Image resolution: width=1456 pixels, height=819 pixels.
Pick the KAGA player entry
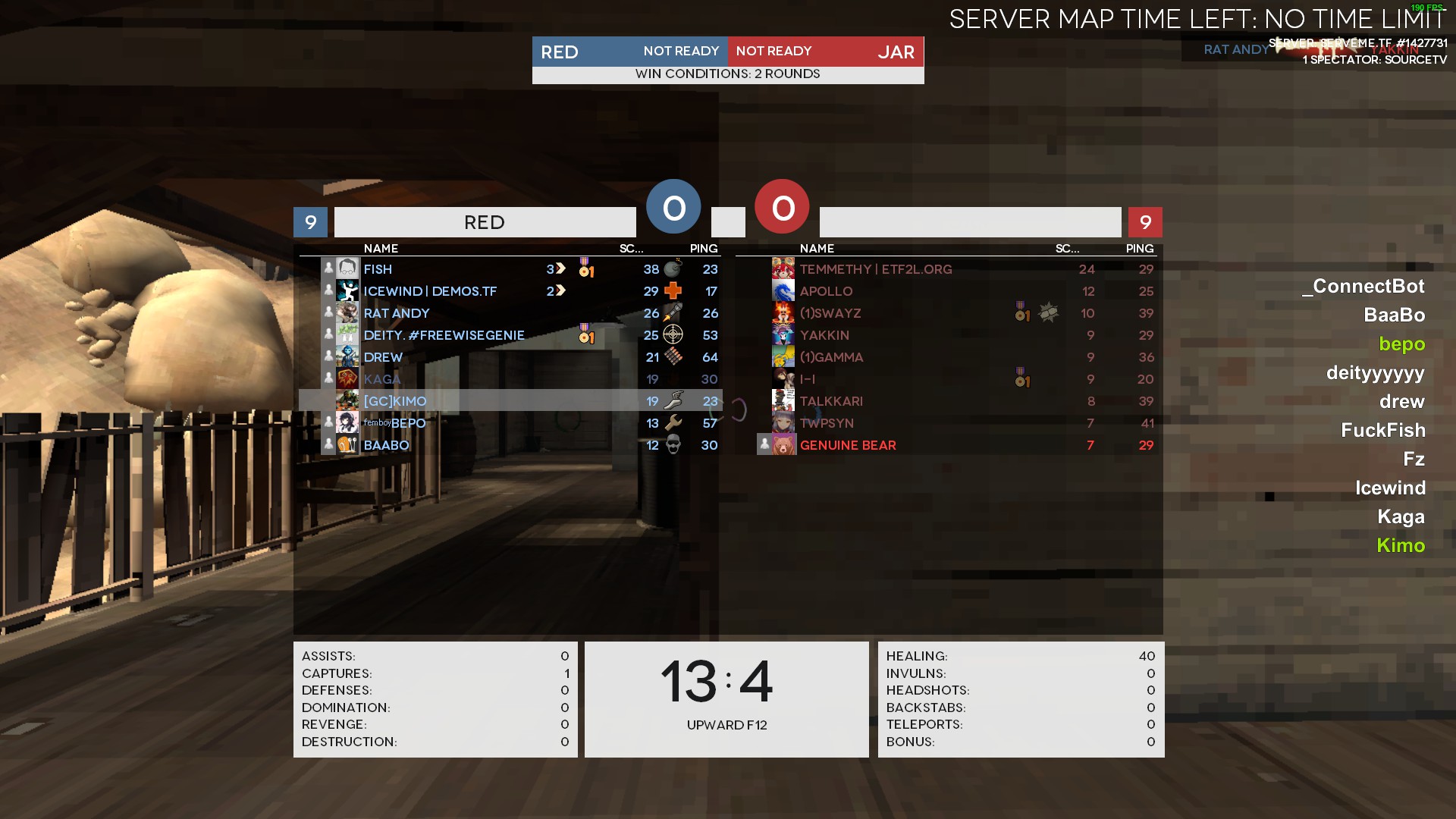(381, 379)
